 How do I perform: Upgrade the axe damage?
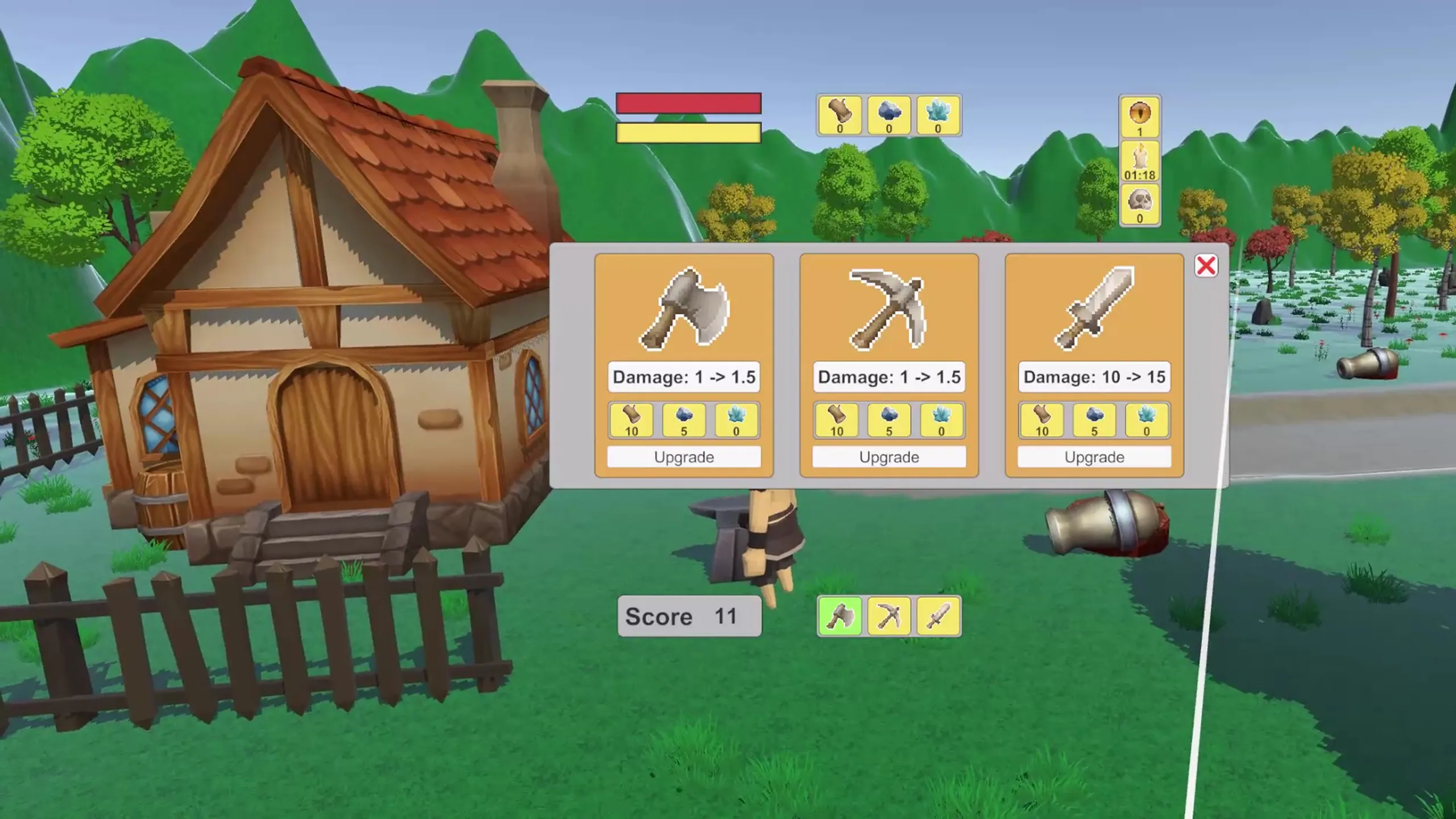(x=684, y=457)
